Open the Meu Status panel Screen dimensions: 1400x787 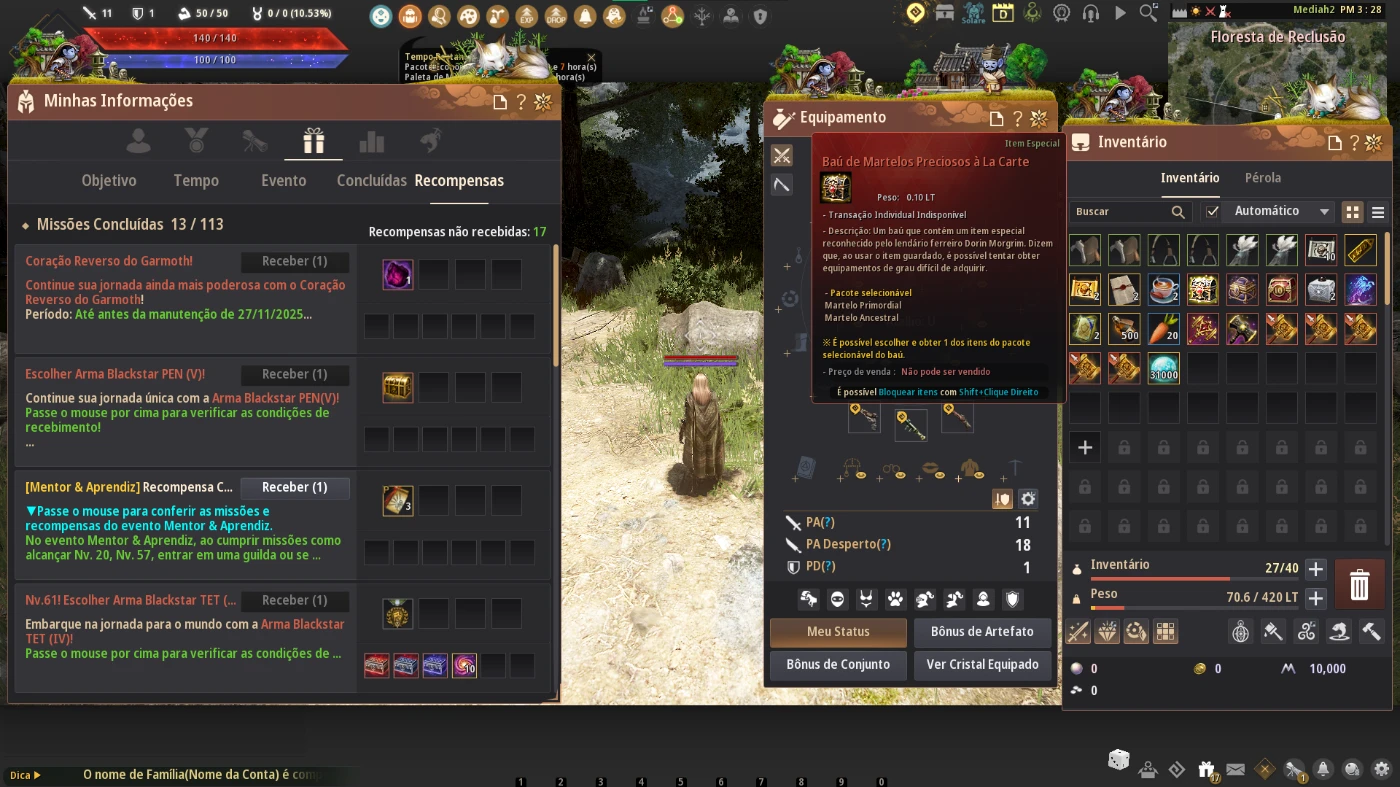[838, 632]
